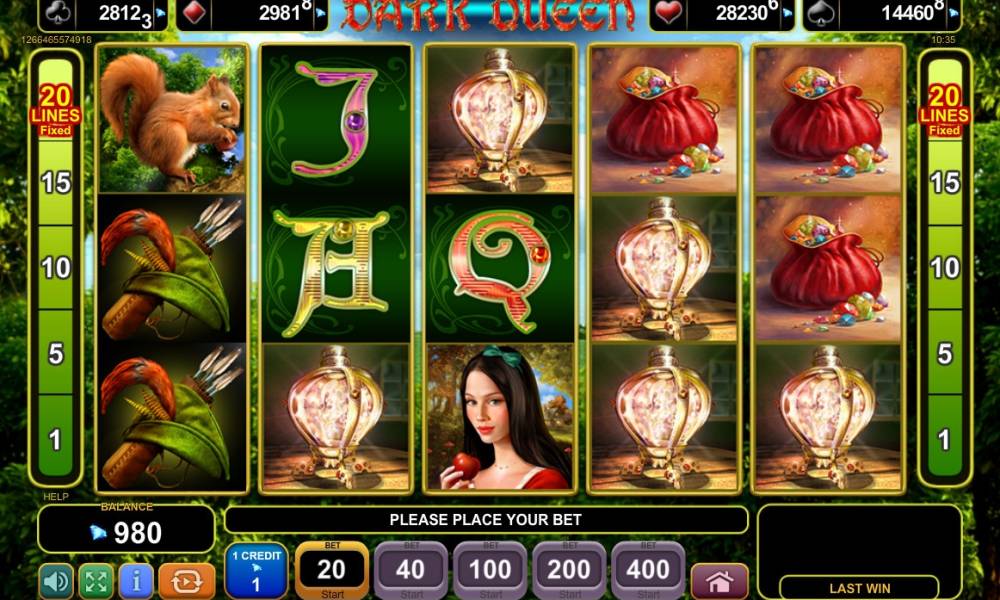Change the 1 credit denomination

point(256,571)
